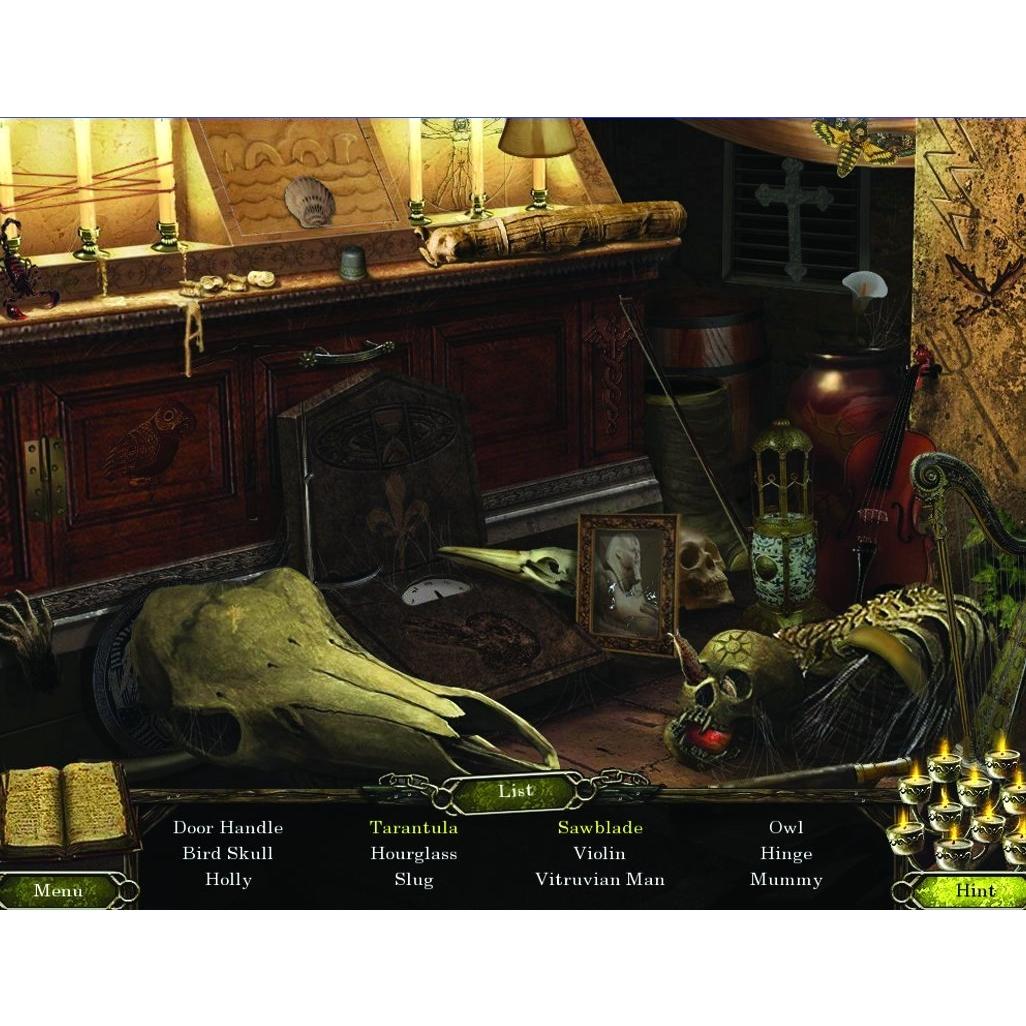The image size is (1026, 1026).
Task: Click the Mummy list entry
Action: click(786, 880)
